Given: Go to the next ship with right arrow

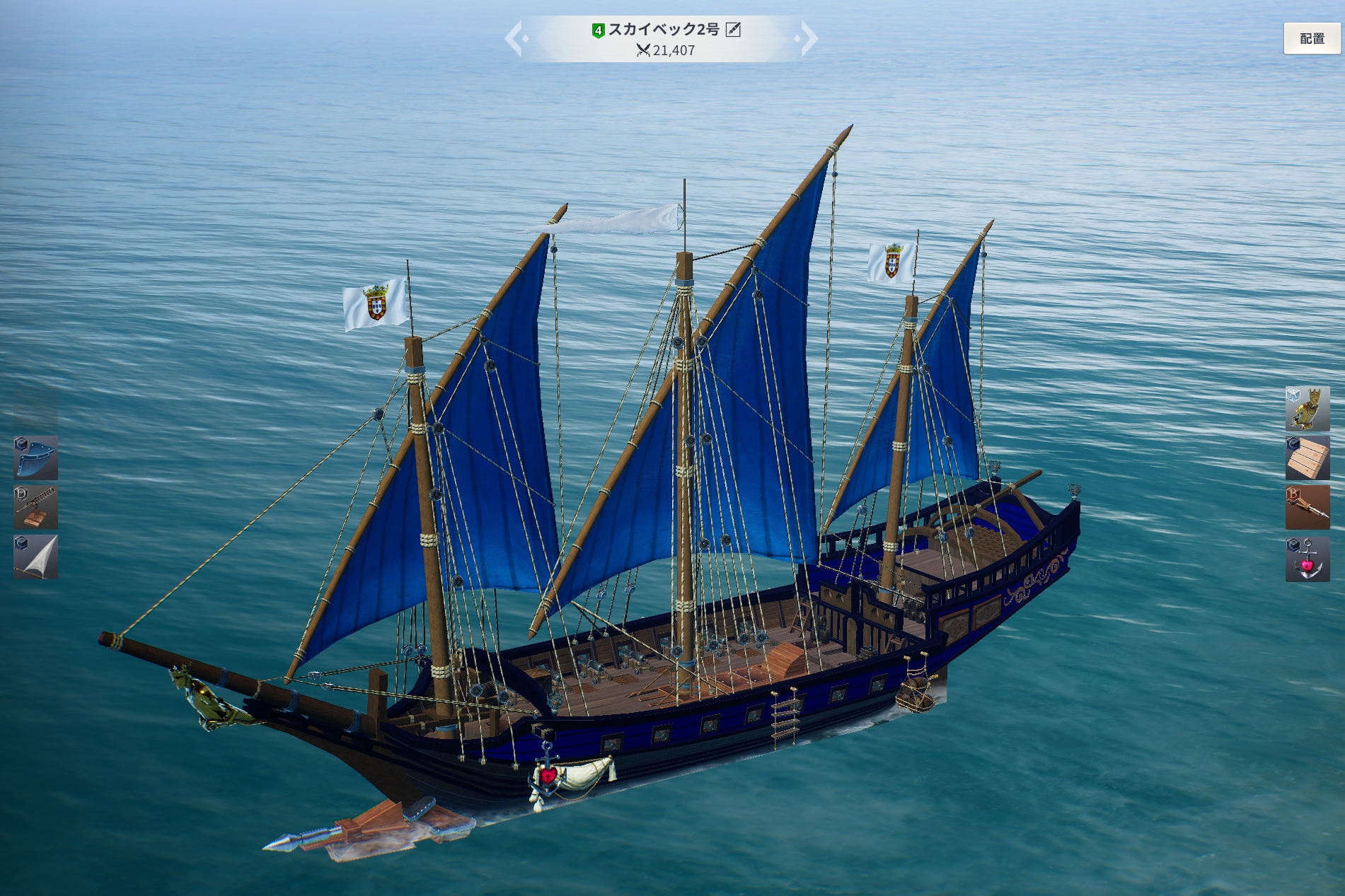Looking at the screenshot, I should tap(807, 38).
